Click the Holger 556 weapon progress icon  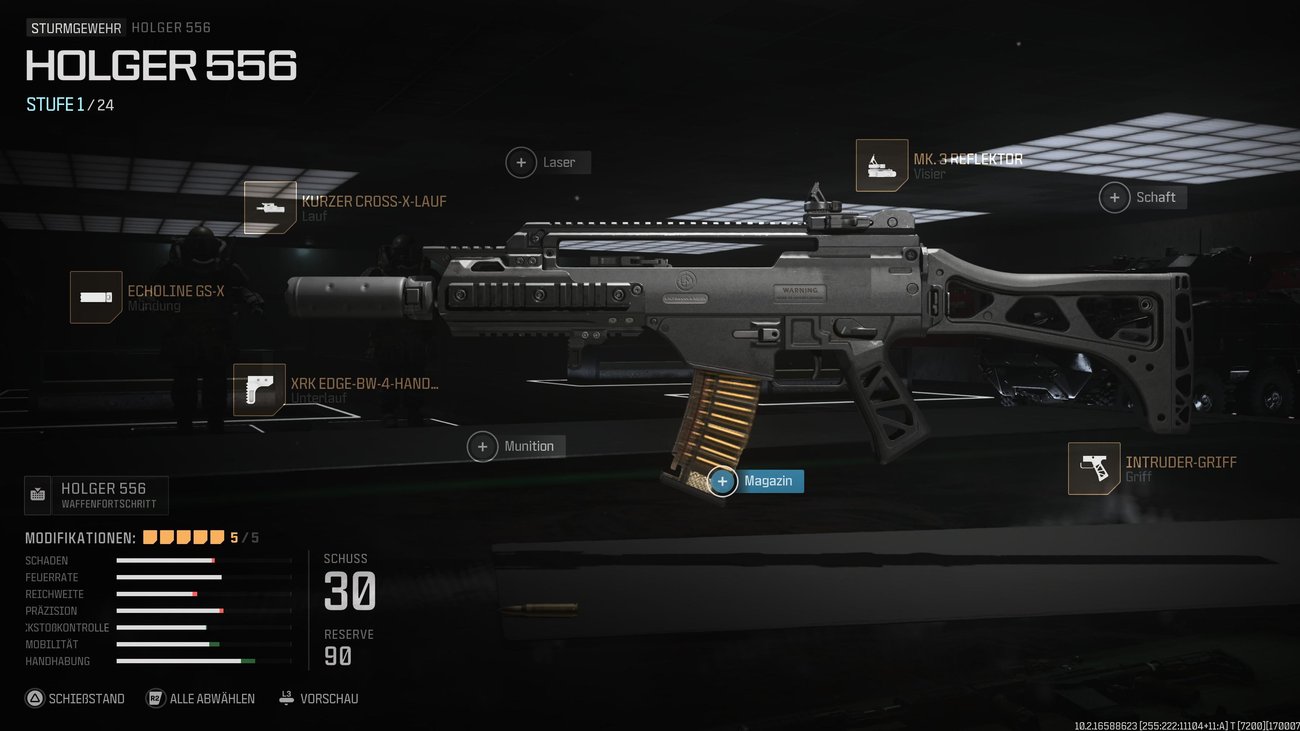37,494
